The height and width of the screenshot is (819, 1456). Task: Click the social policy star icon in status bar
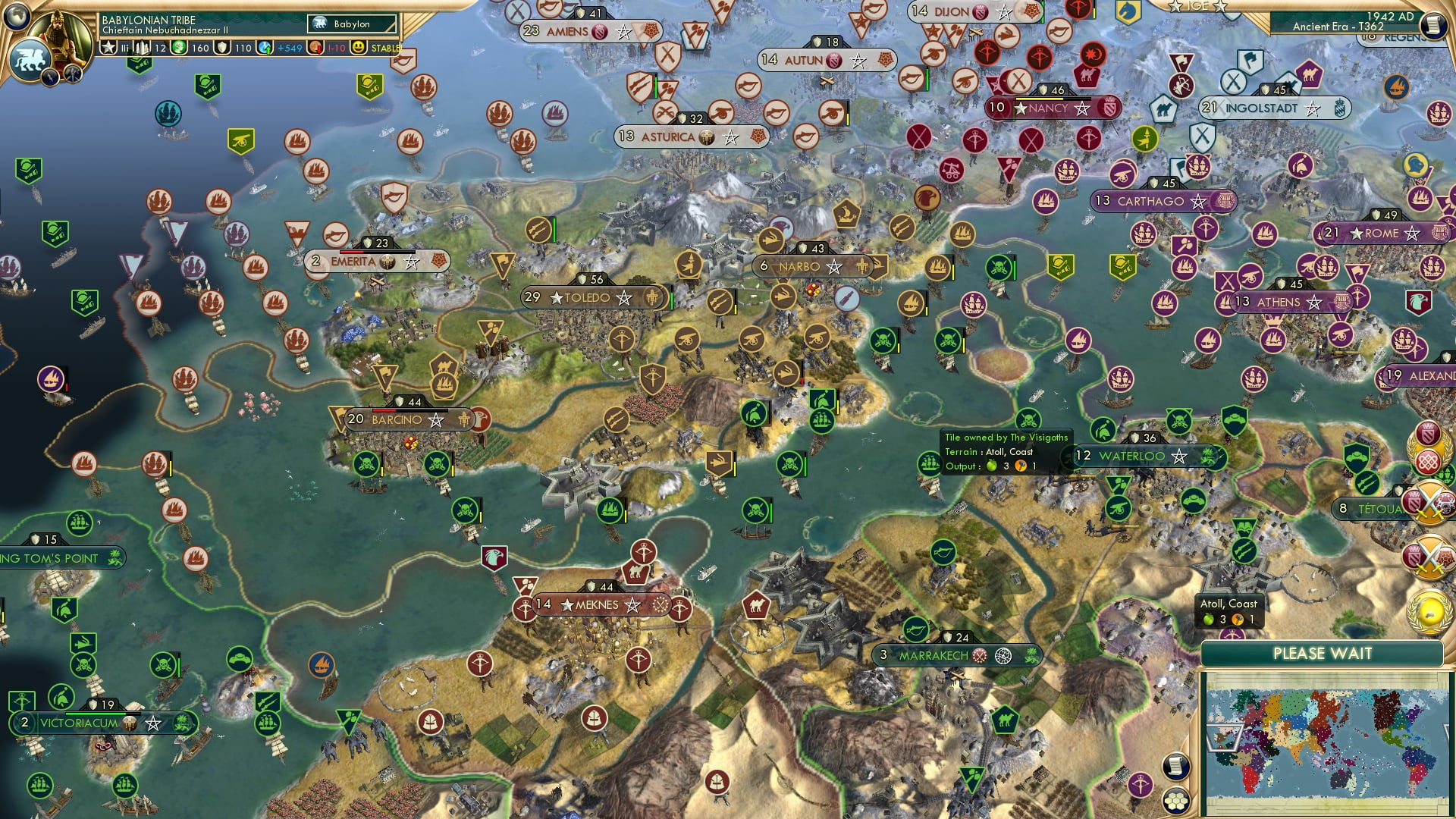[x=109, y=47]
